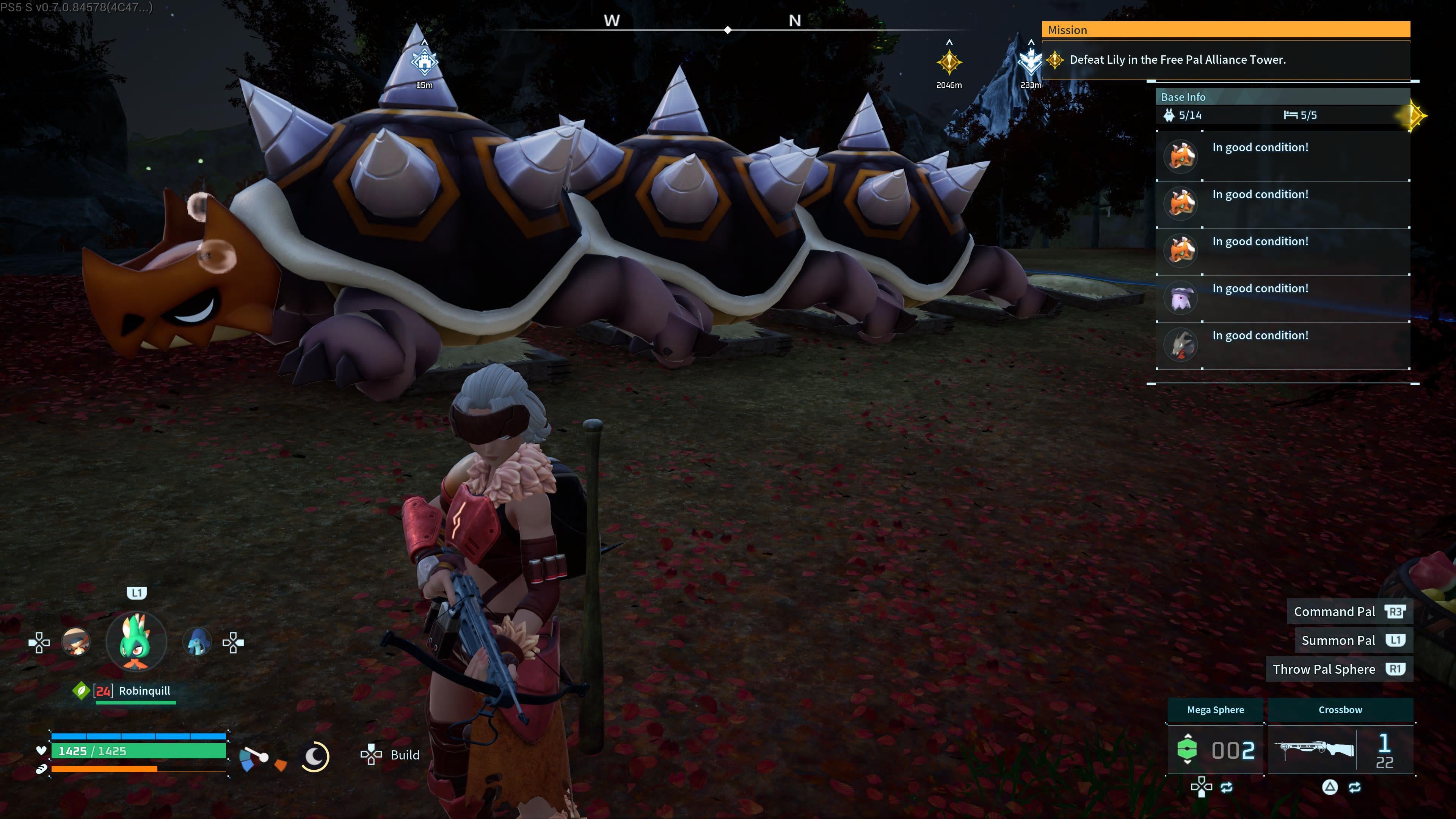Click the night moon time indicator
This screenshot has height=819, width=1456.
(x=315, y=756)
